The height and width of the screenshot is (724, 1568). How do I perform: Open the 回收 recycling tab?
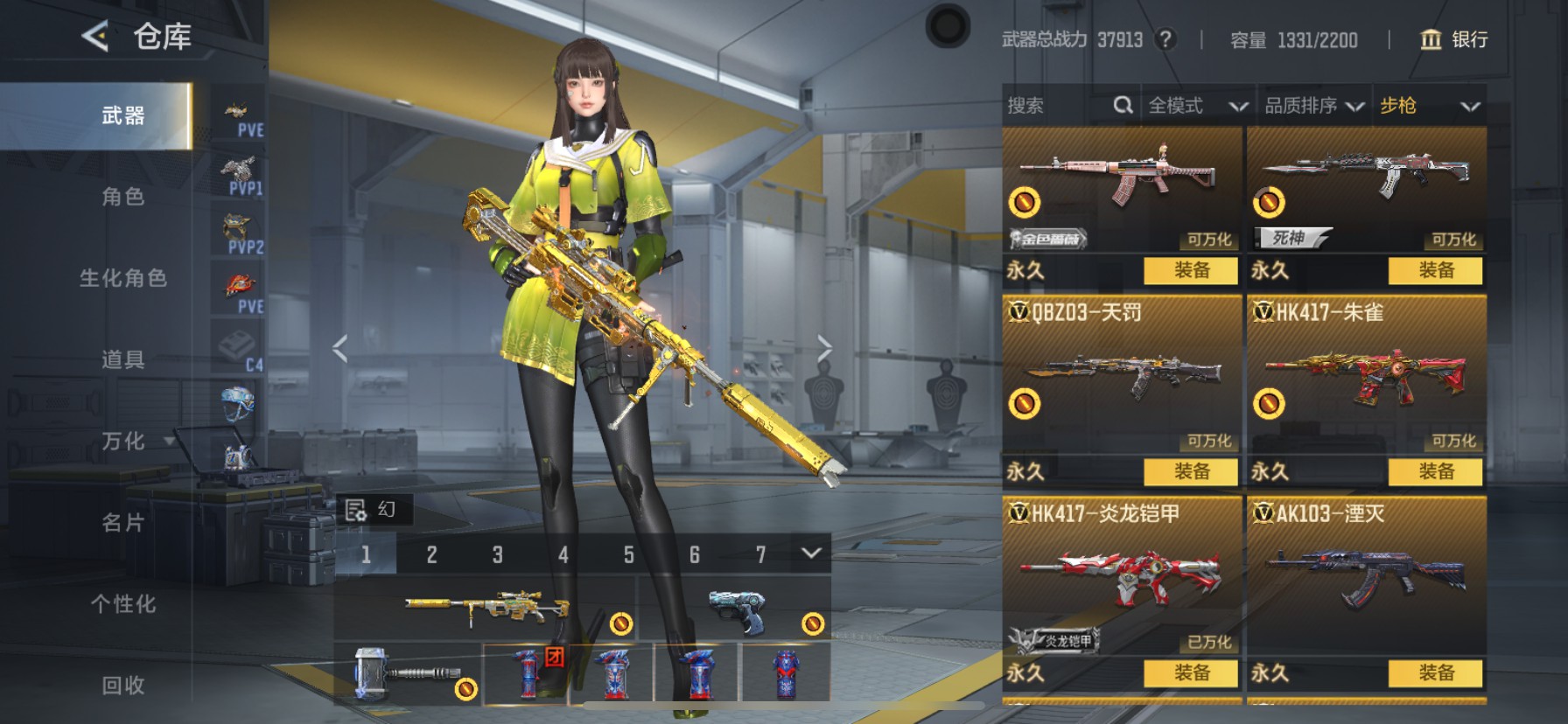(x=122, y=685)
